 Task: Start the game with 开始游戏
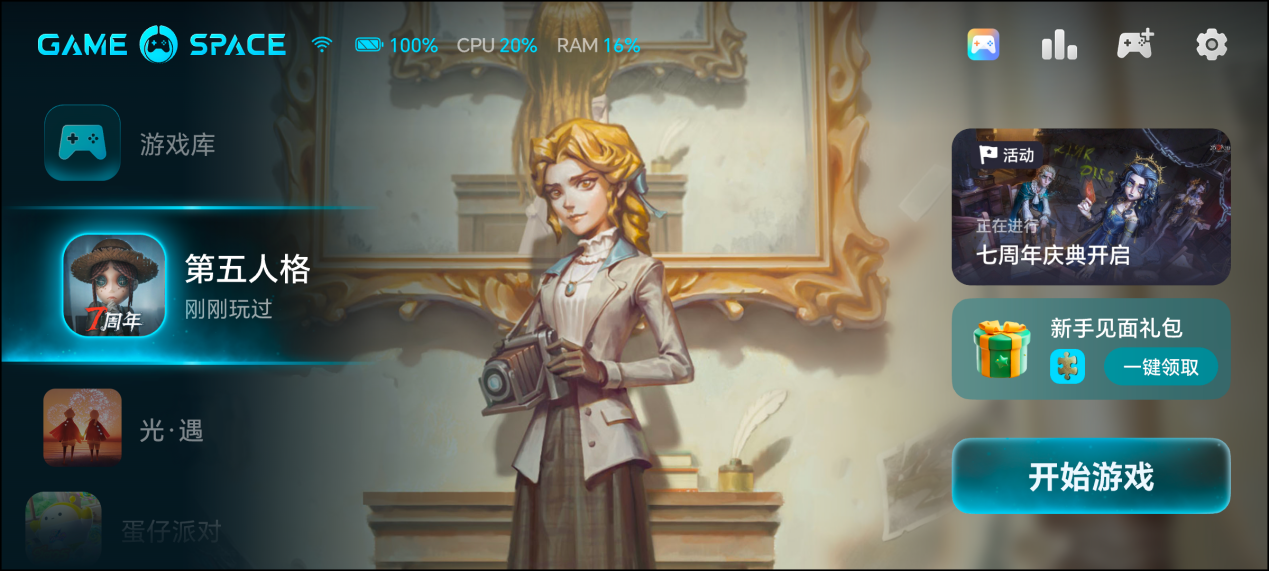click(x=1090, y=476)
